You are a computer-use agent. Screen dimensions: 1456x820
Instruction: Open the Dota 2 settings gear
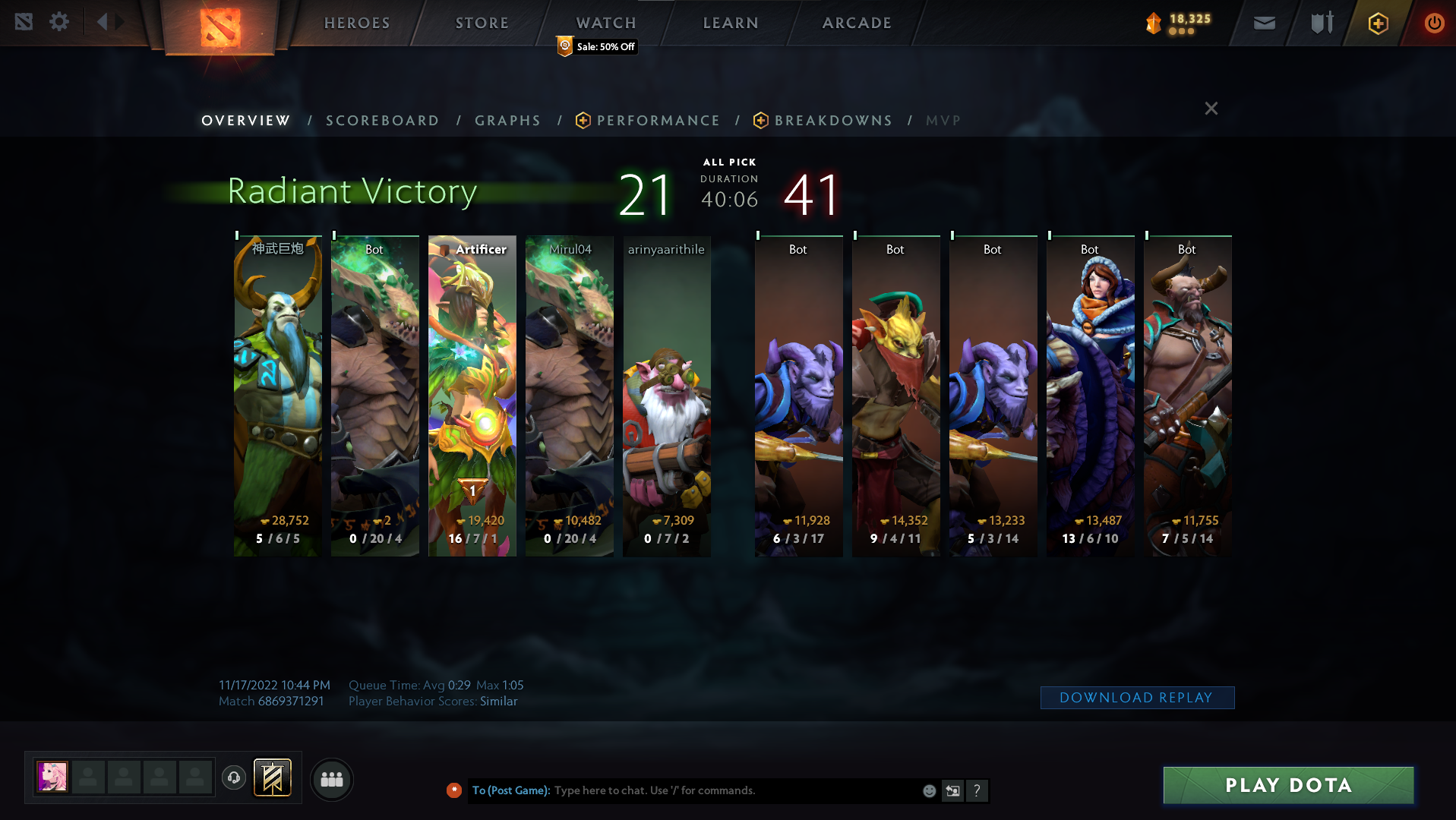click(x=59, y=22)
